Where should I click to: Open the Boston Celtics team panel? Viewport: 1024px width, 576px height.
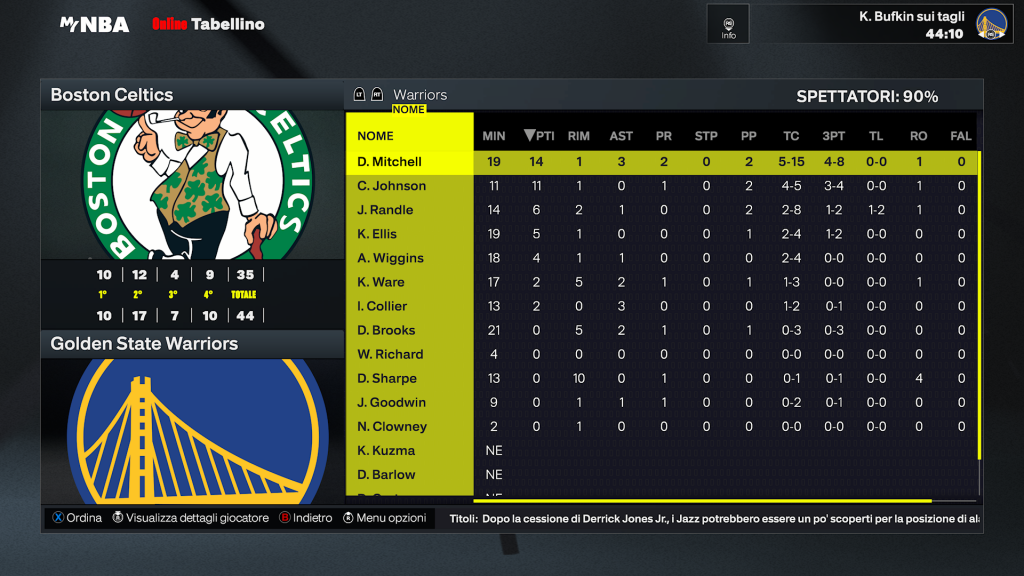pos(192,95)
